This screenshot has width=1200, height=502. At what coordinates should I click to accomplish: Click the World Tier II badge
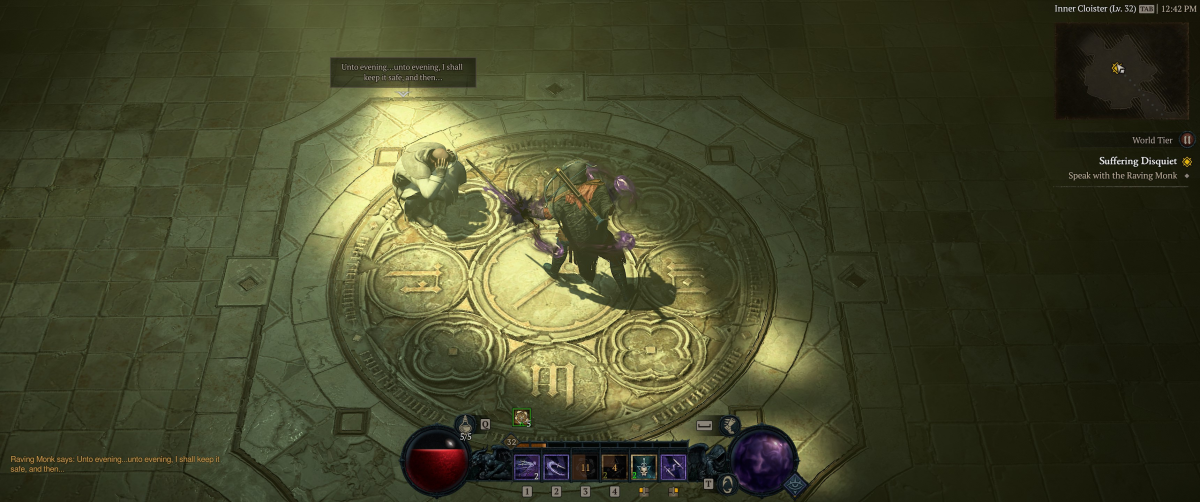(x=1187, y=140)
